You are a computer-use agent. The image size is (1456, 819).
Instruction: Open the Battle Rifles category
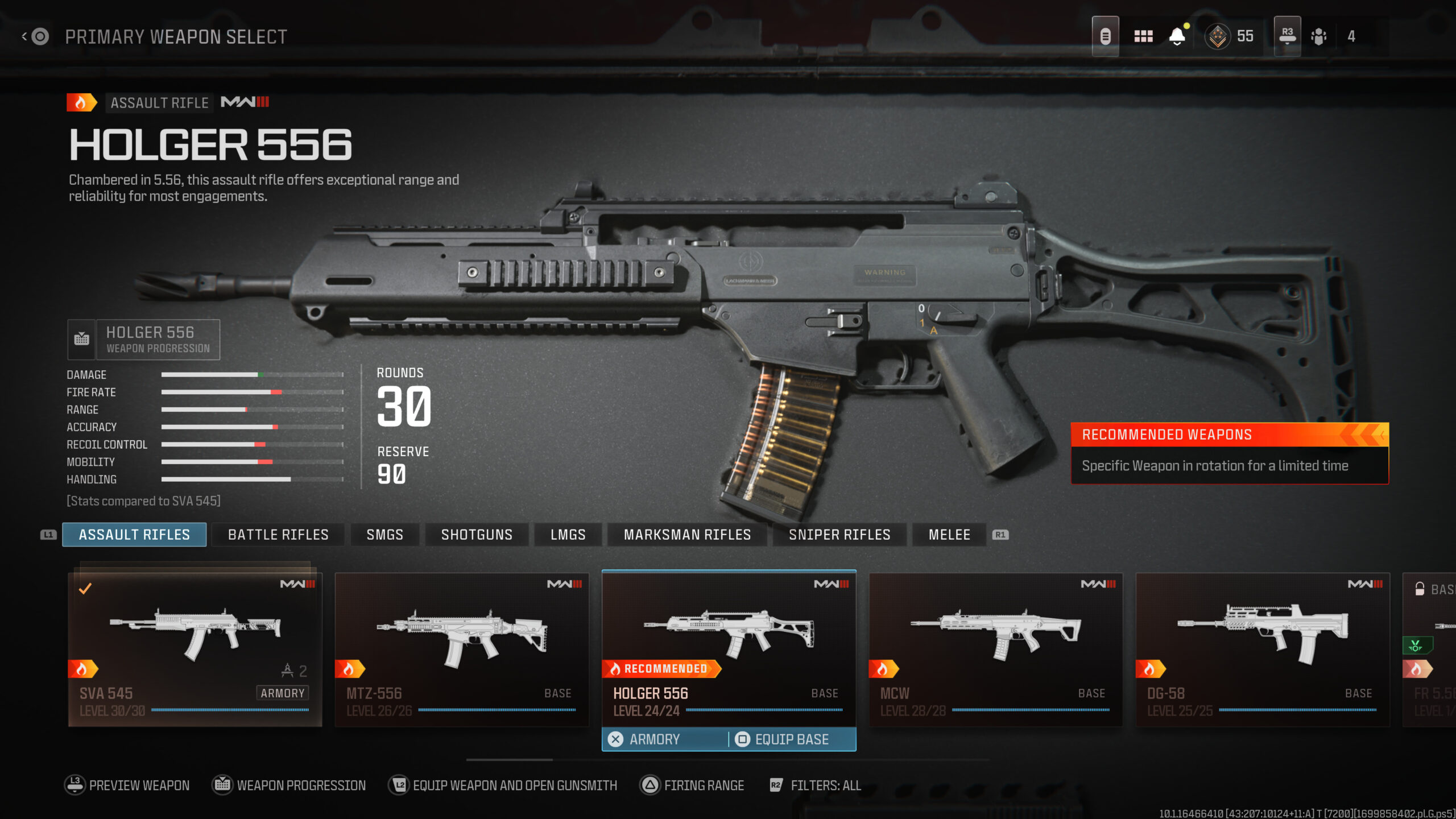click(x=278, y=534)
